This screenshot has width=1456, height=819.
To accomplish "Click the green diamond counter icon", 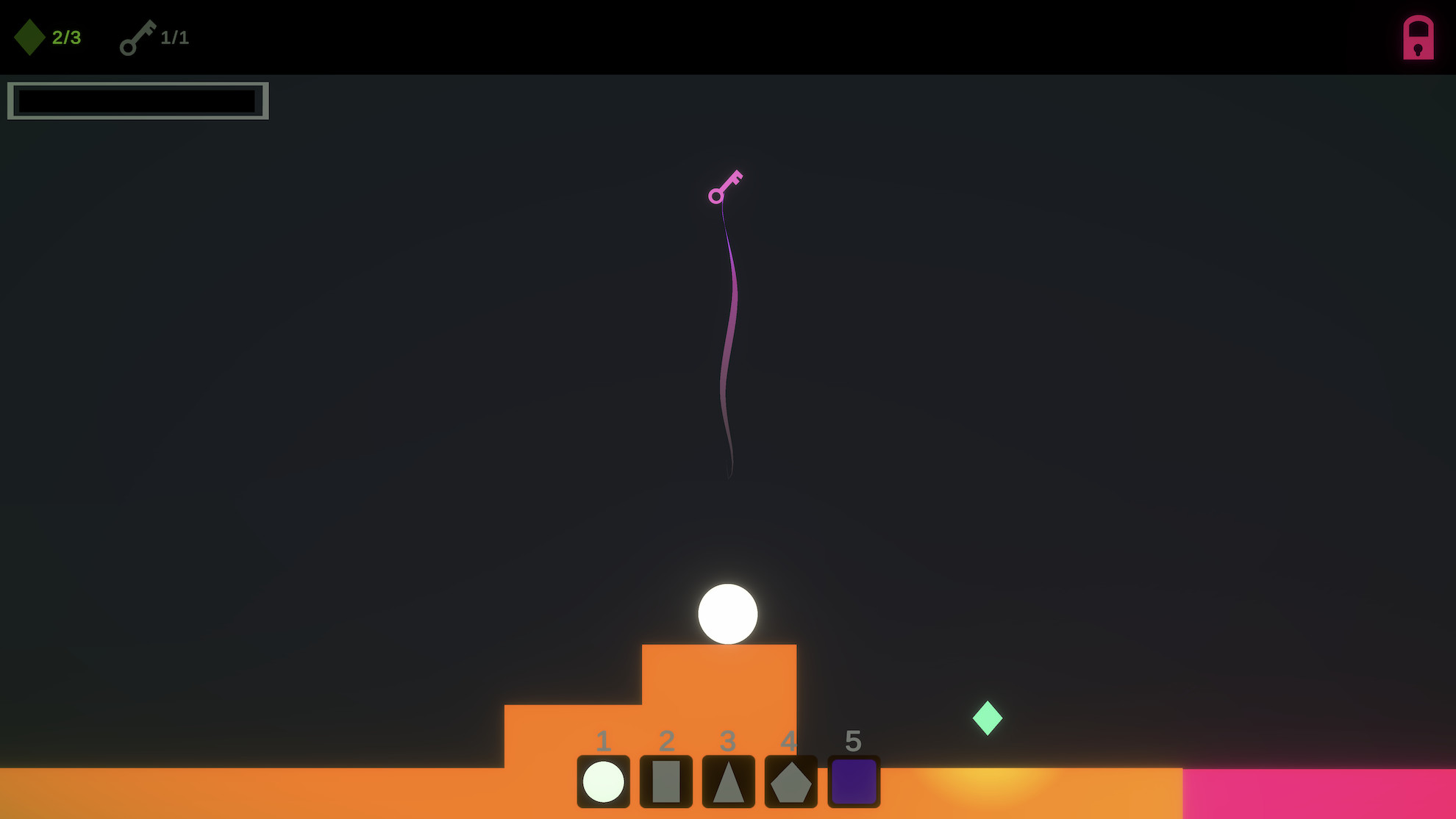I will point(30,37).
